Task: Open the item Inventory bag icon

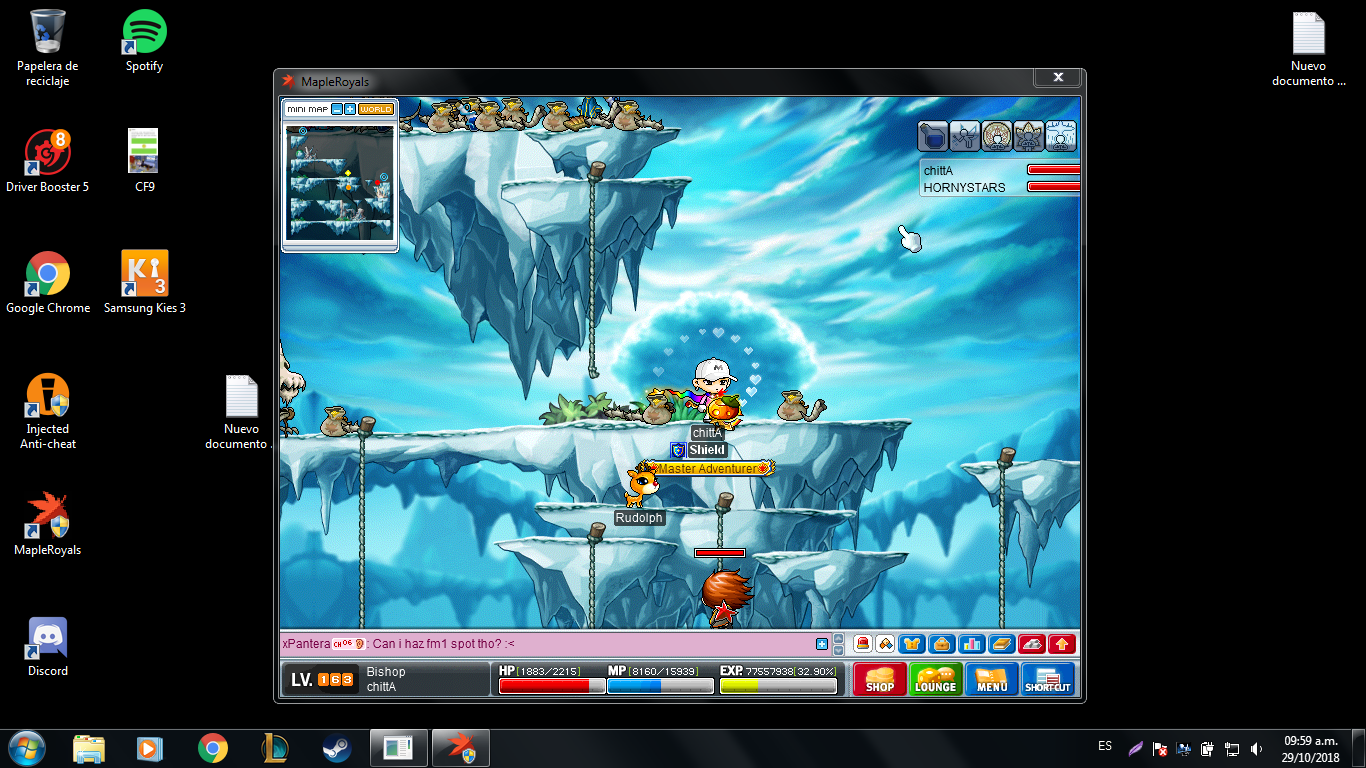Action: point(939,644)
